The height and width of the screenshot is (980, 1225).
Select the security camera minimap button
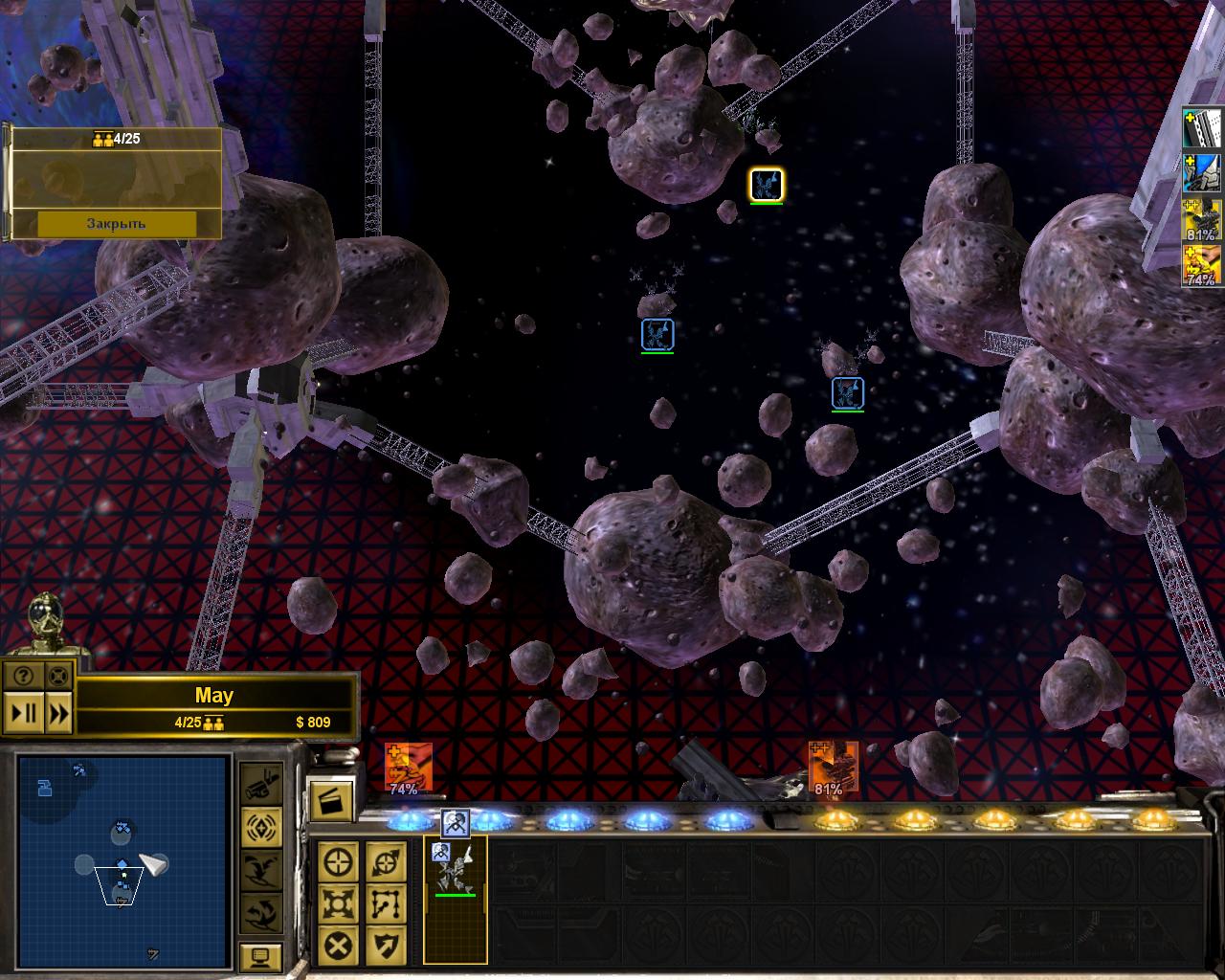point(260,784)
